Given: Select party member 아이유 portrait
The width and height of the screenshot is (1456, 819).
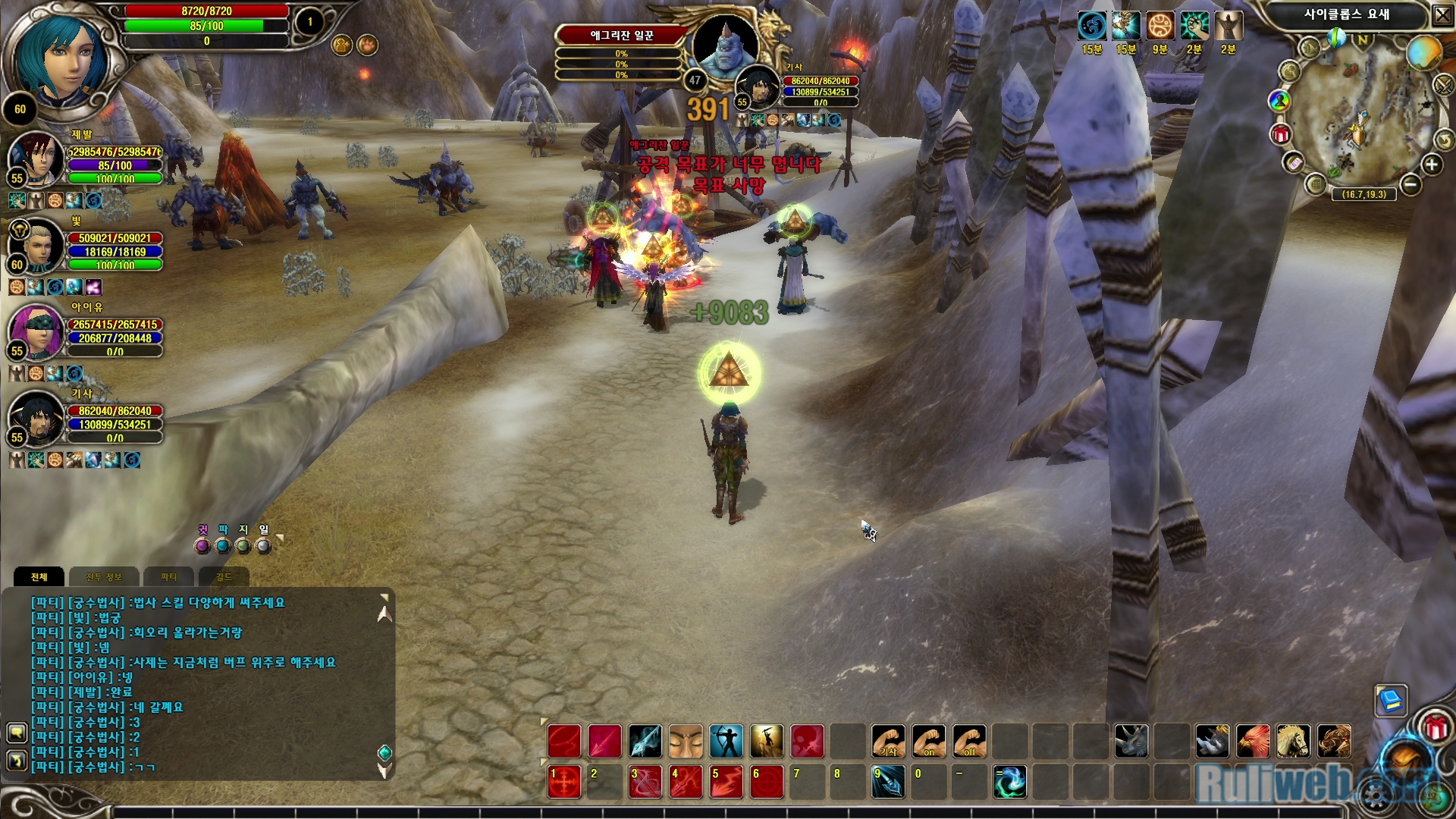Looking at the screenshot, I should 35,332.
